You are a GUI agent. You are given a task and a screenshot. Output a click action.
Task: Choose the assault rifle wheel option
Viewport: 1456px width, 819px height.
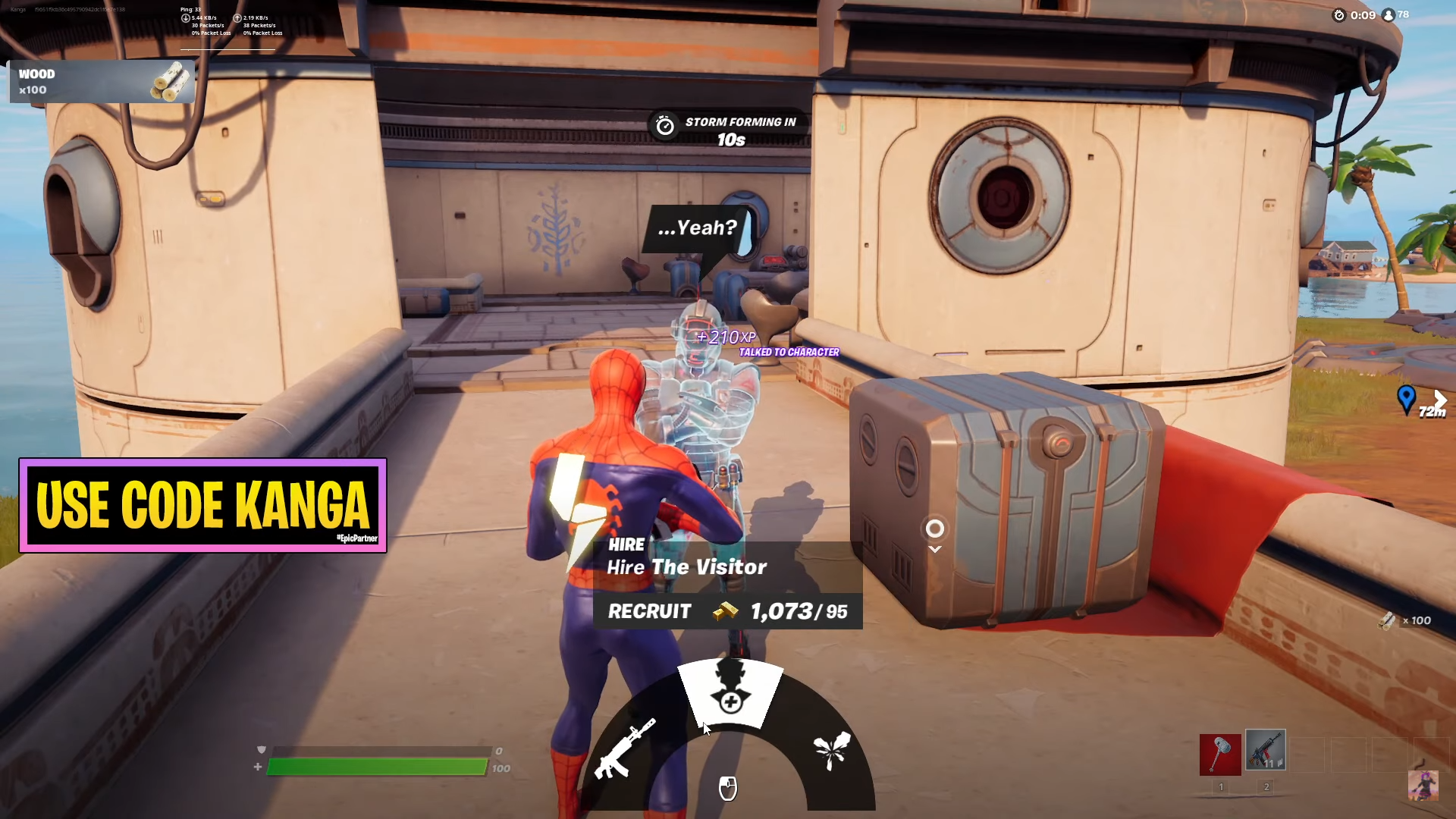click(624, 749)
